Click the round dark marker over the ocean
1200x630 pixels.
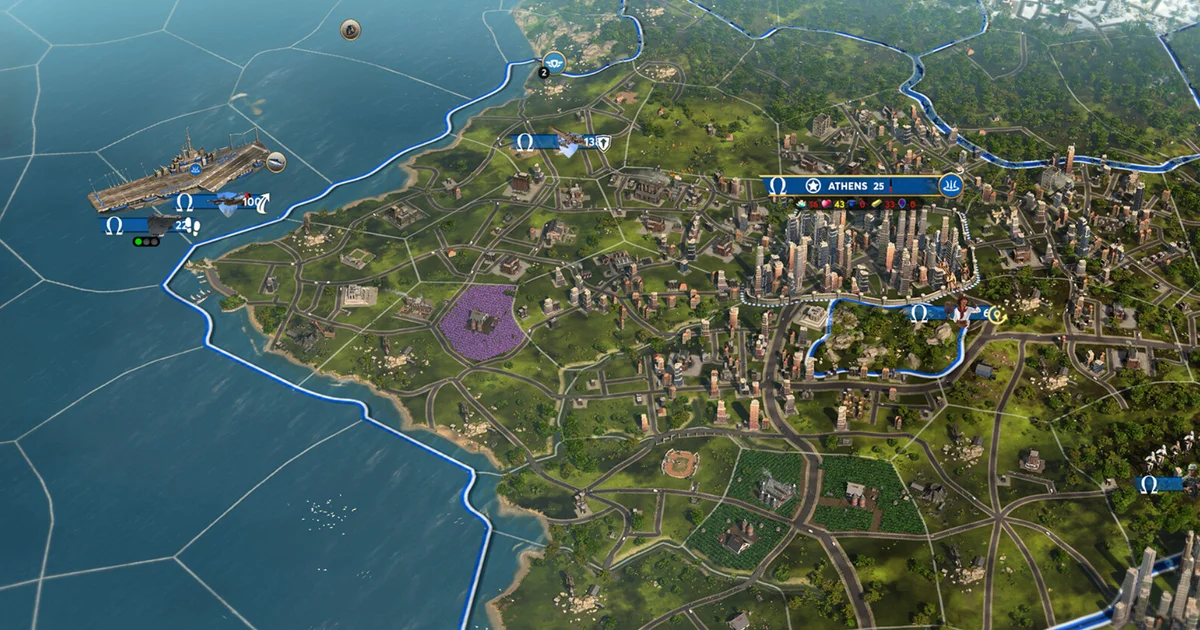(x=350, y=29)
